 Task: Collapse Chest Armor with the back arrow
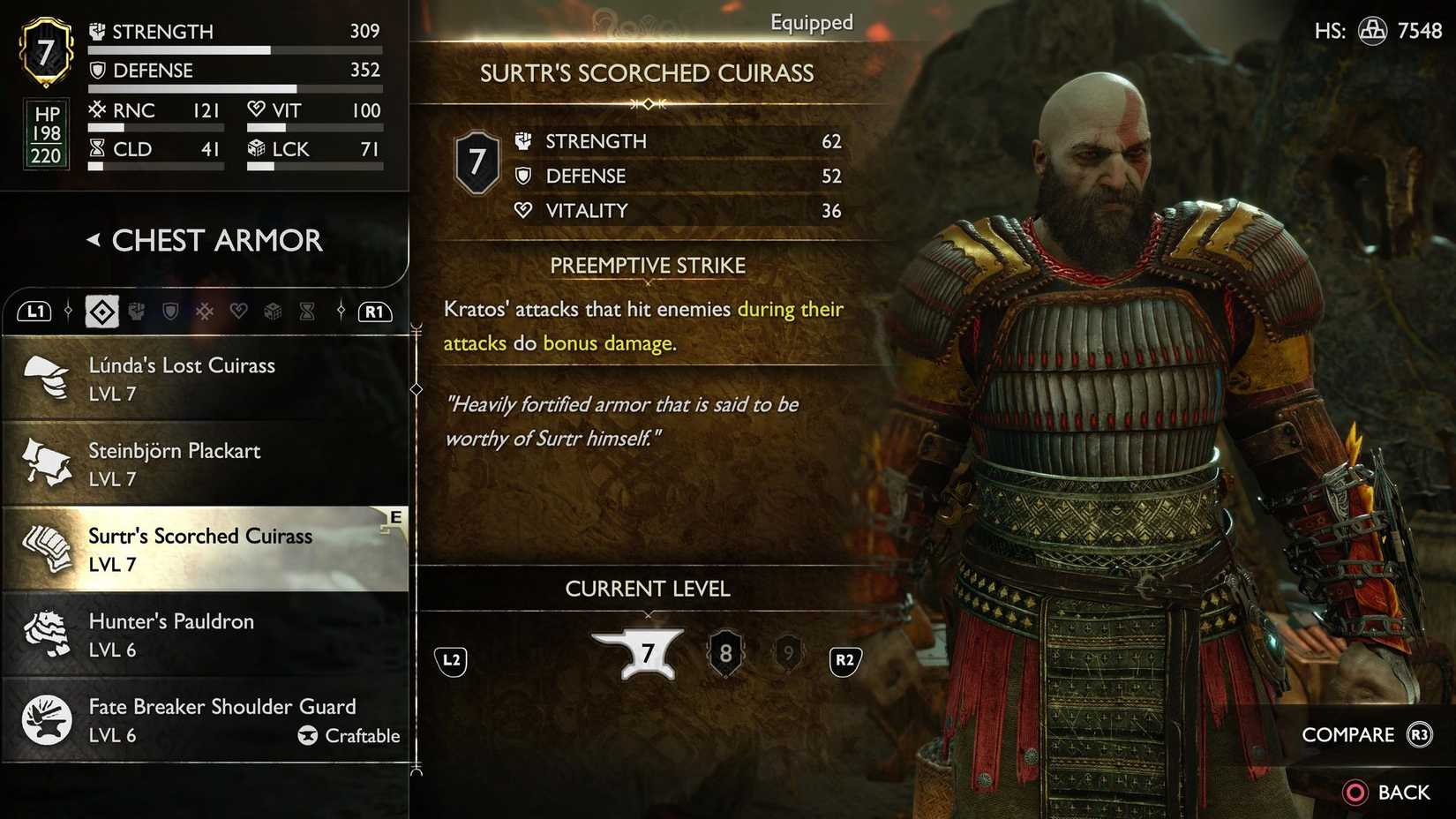94,239
